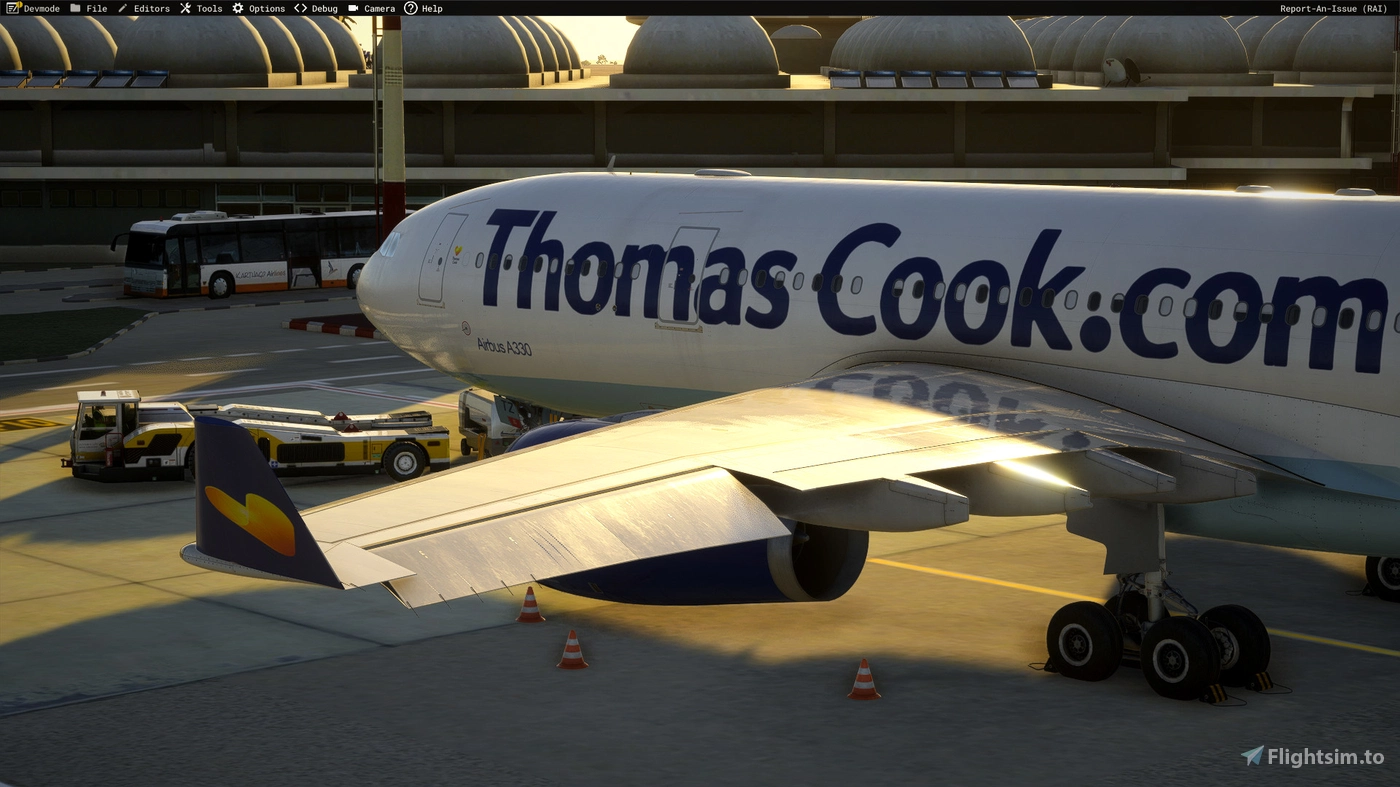Click the Devmode menu label
The image size is (1400, 787).
click(x=40, y=8)
